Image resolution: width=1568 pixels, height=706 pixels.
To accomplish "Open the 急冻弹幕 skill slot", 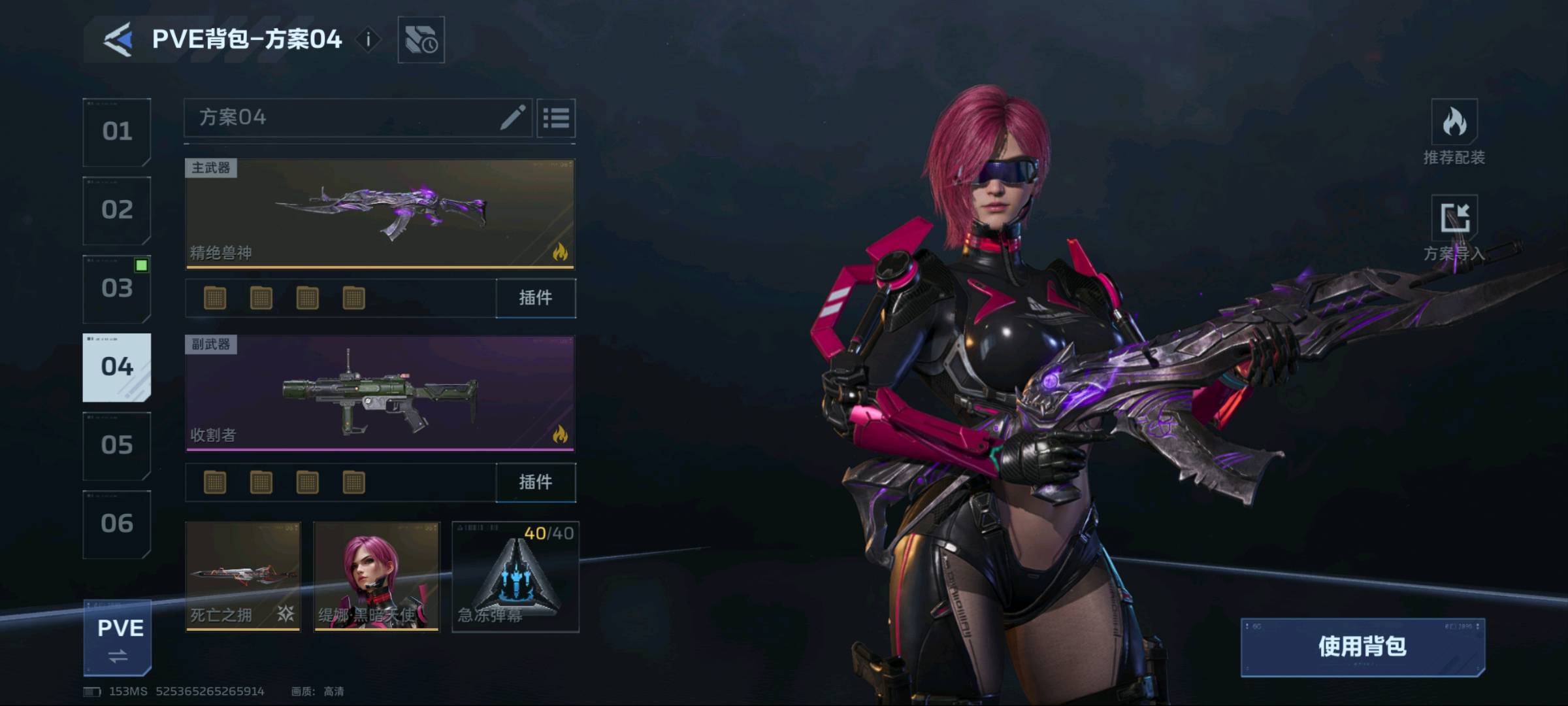I will pos(515,577).
